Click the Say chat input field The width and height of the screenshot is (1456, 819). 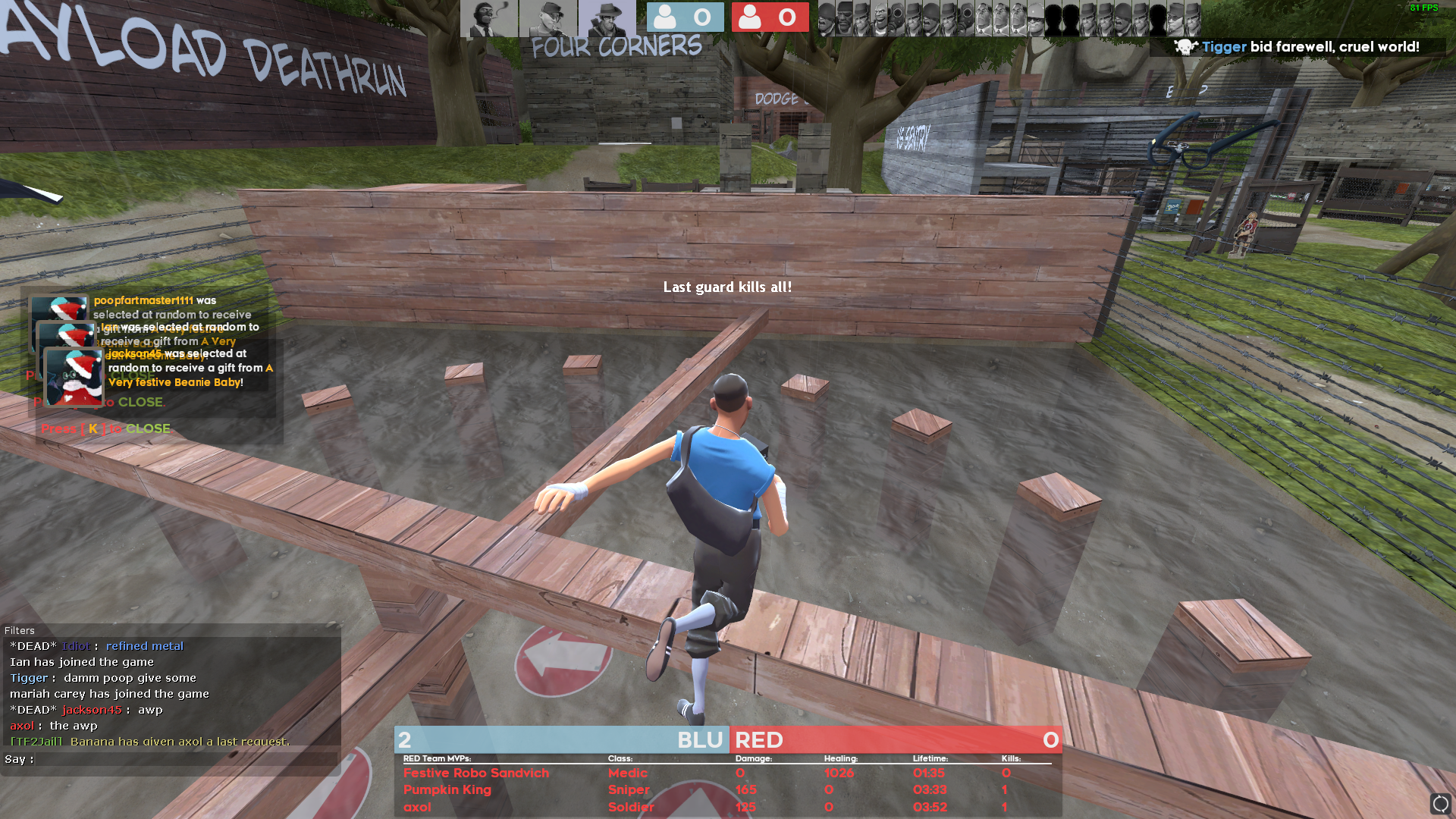click(182, 759)
